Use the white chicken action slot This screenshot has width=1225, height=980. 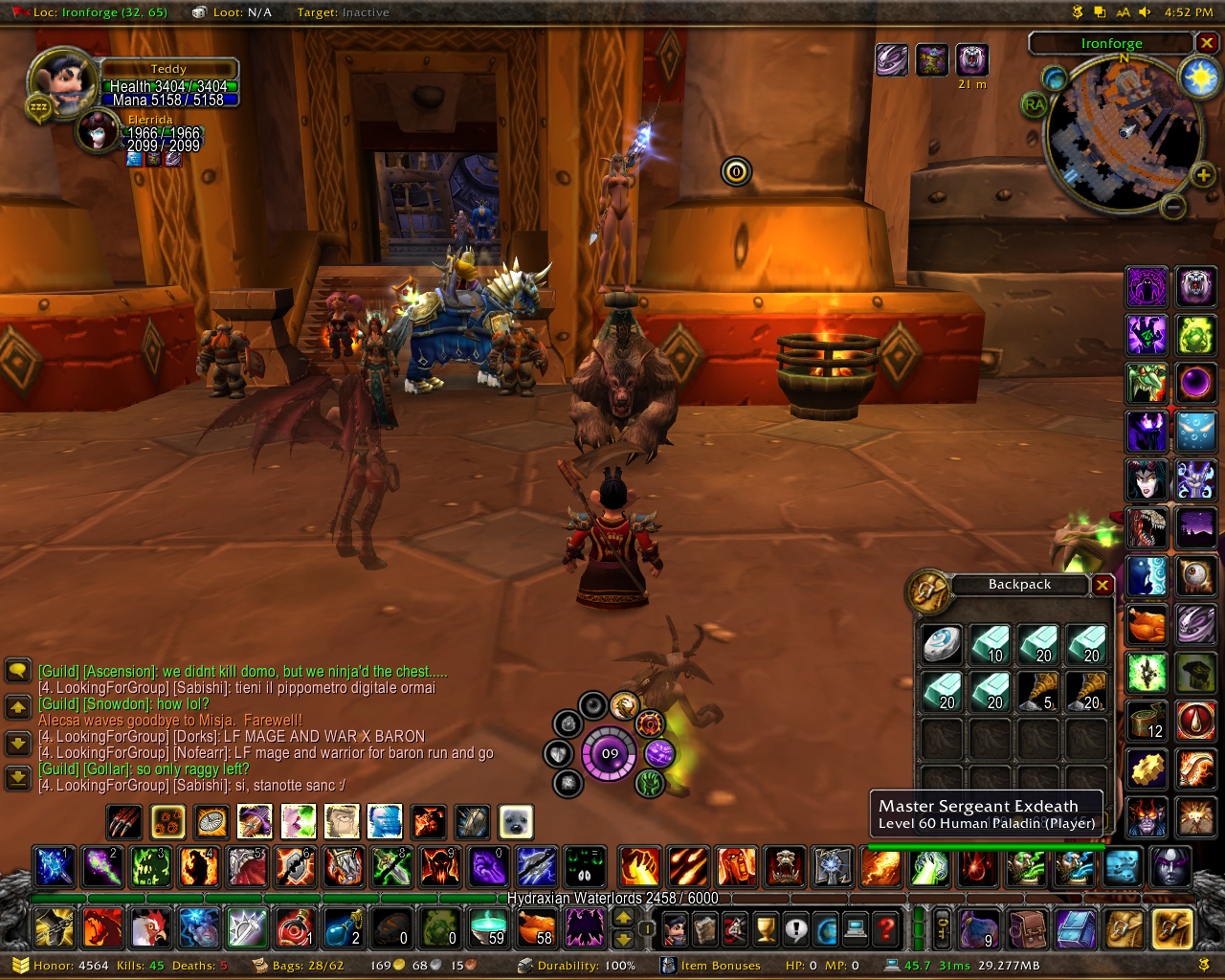coord(150,928)
